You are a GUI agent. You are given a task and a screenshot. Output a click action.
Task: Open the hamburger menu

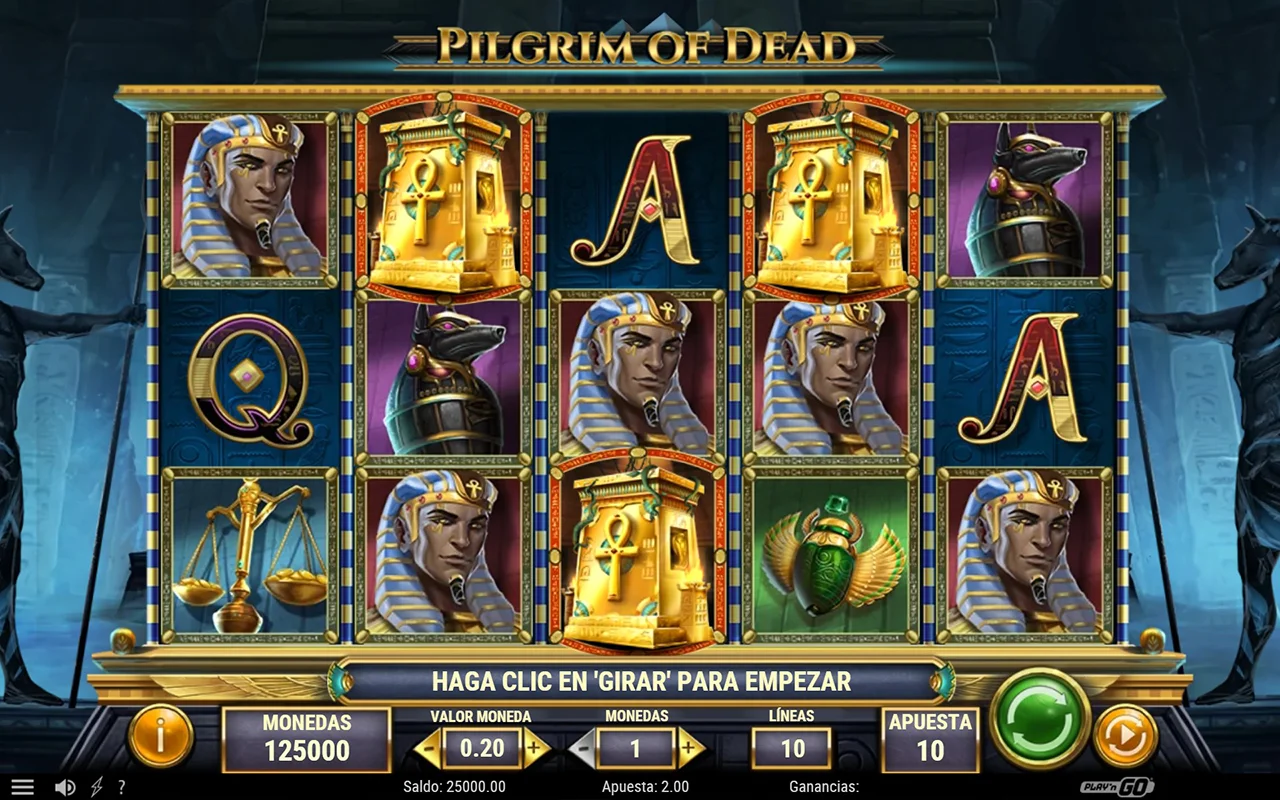tap(22, 787)
